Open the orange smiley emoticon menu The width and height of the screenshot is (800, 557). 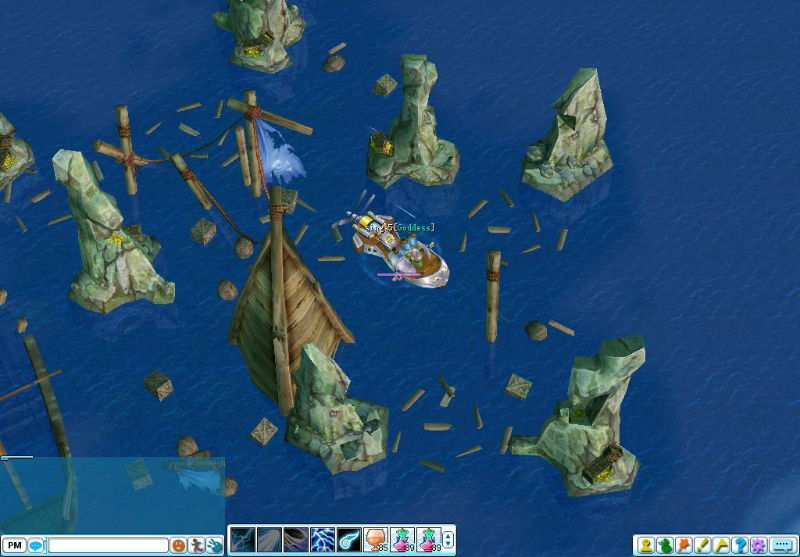point(179,545)
